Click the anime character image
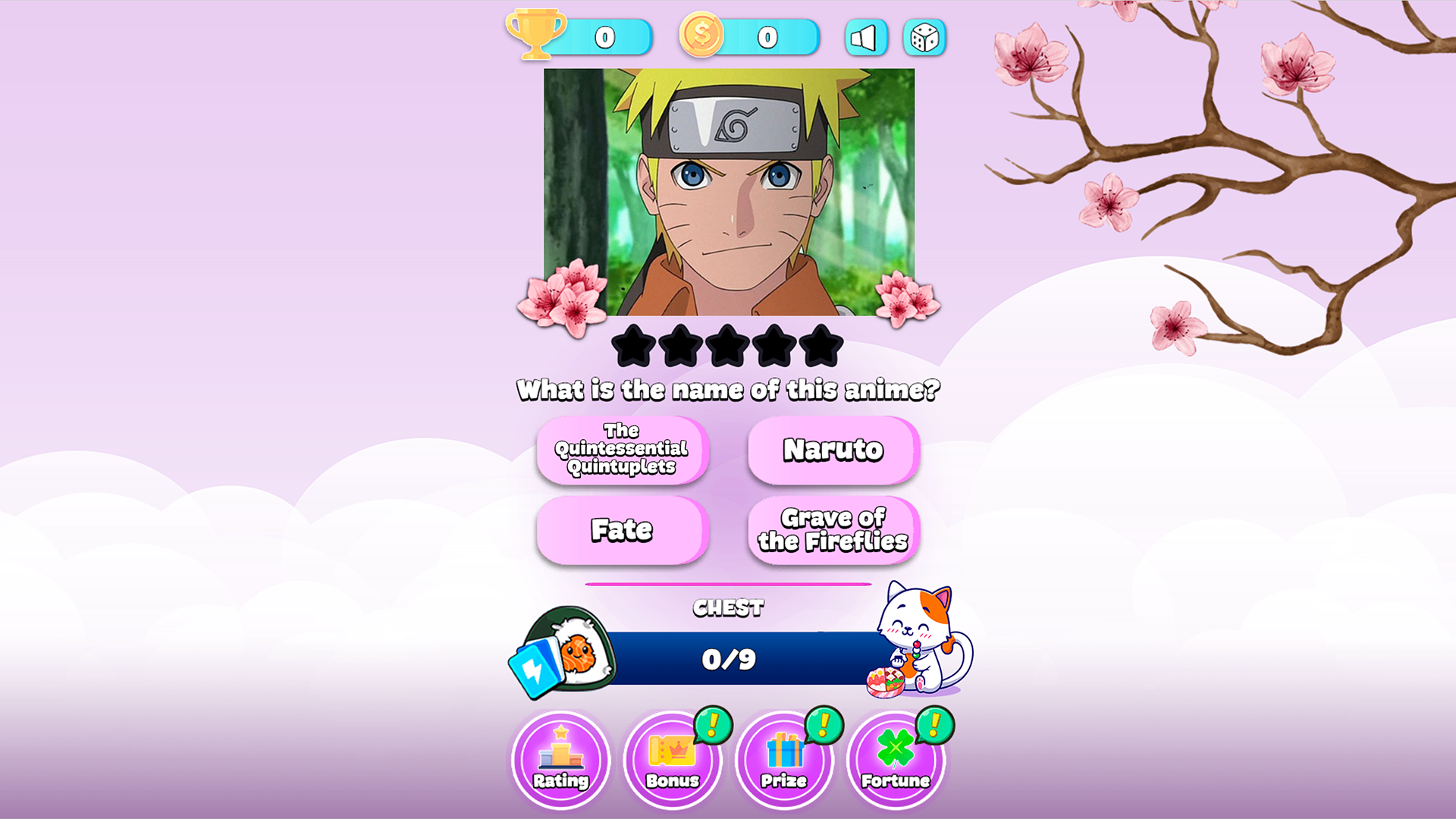Image resolution: width=1456 pixels, height=819 pixels. click(728, 193)
